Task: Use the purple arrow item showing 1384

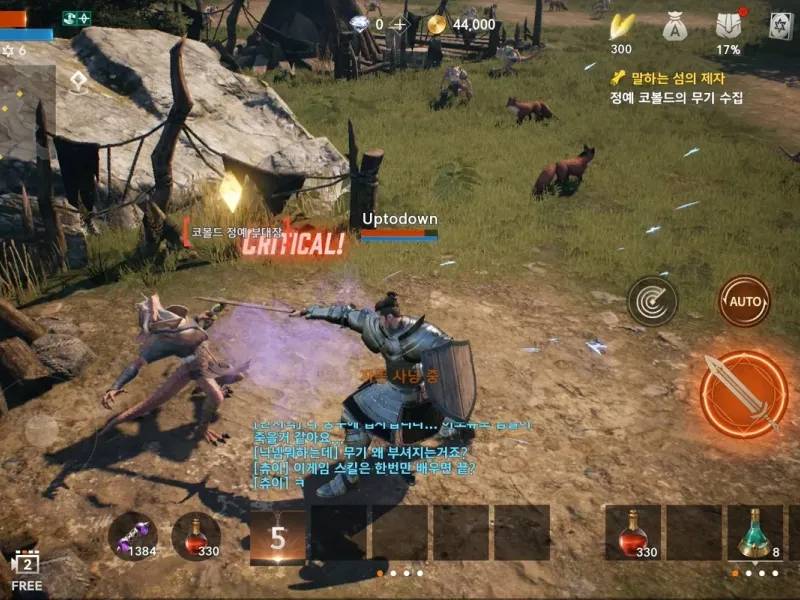Action: click(x=133, y=535)
